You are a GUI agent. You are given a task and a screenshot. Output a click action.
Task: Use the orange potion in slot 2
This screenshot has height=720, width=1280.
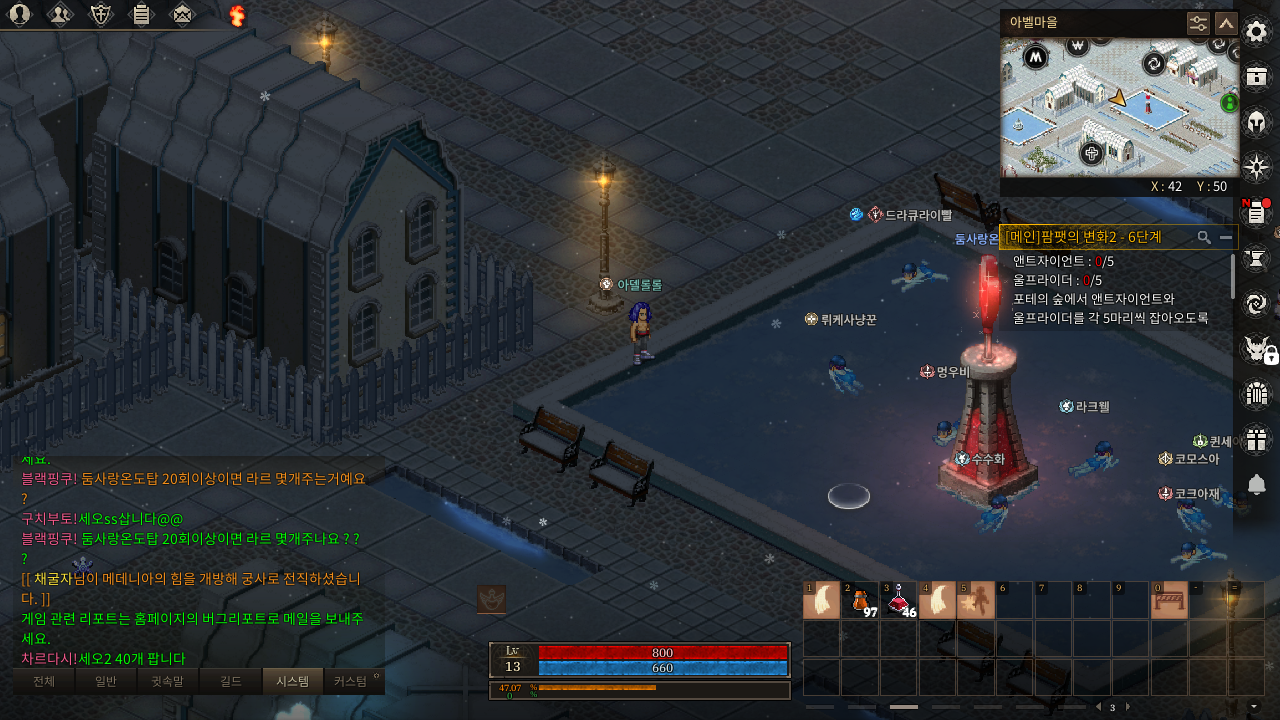pyautogui.click(x=860, y=601)
